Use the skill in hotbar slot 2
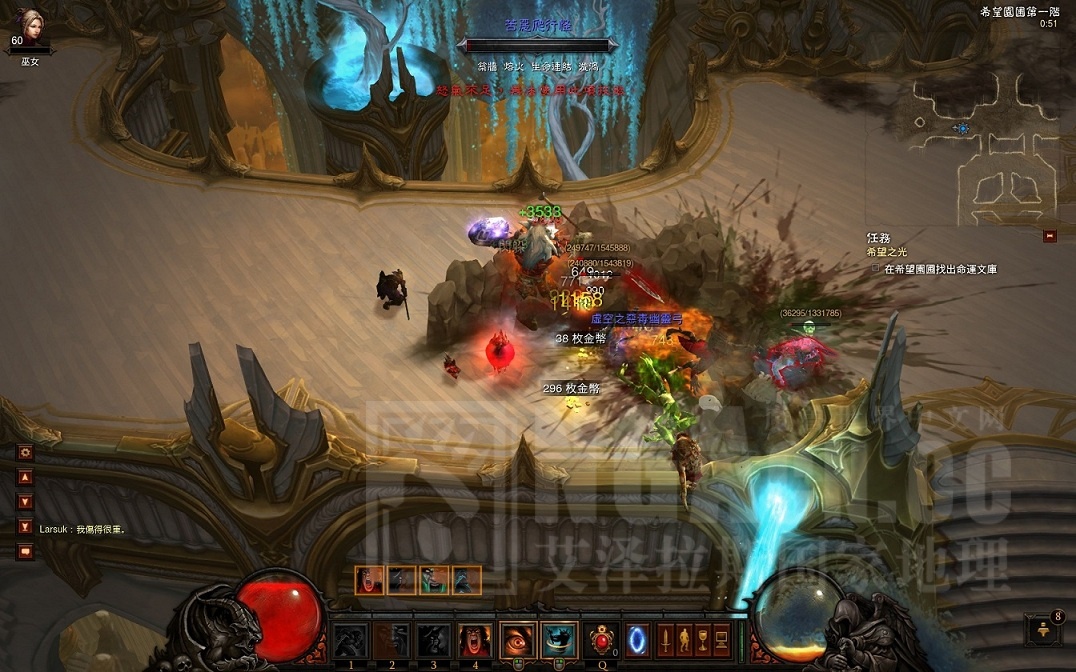This screenshot has width=1076, height=672. pos(392,640)
